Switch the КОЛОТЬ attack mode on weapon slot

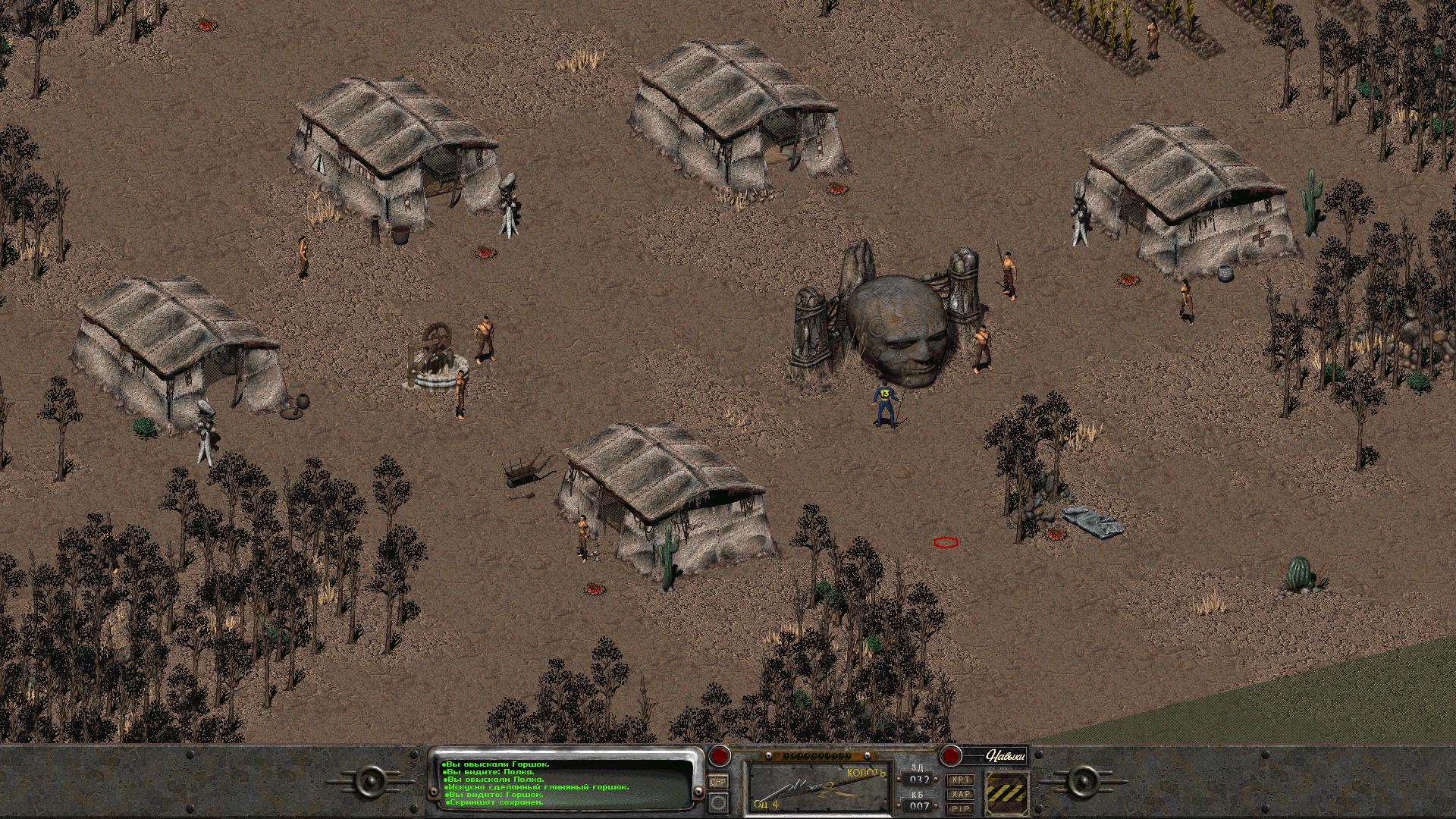pos(866,772)
